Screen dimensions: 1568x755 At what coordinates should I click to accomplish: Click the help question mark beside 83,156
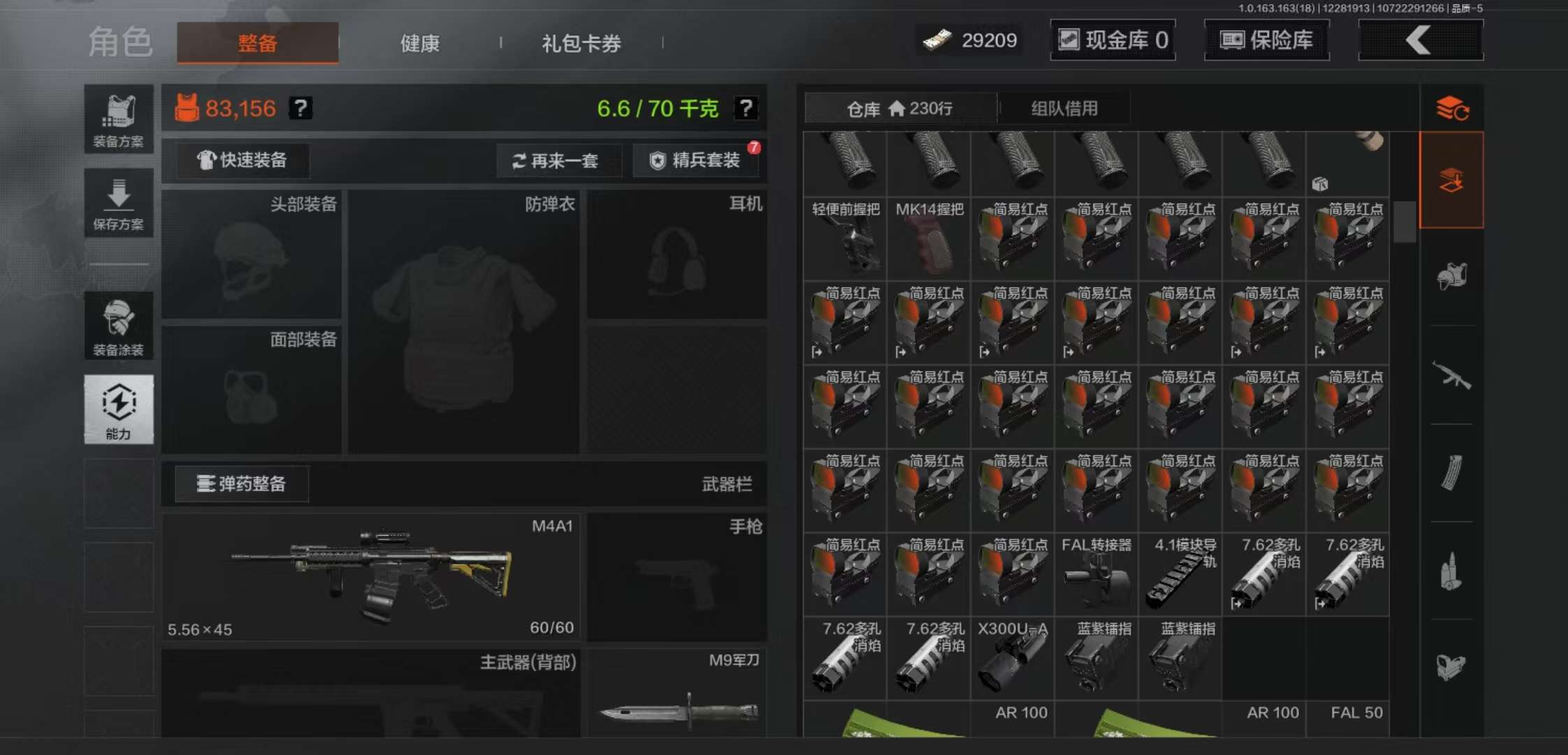(x=299, y=108)
